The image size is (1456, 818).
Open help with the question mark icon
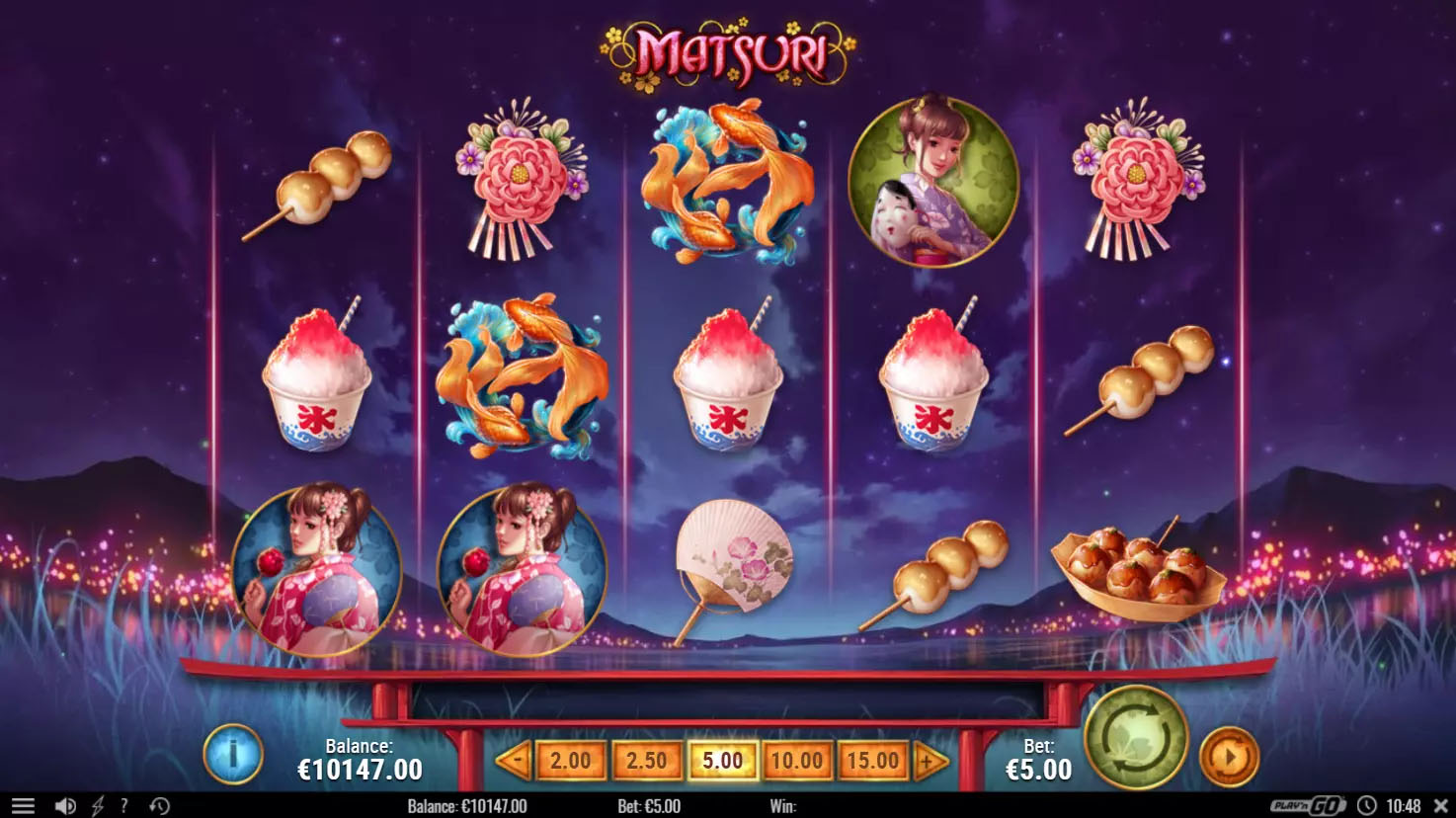tap(123, 806)
